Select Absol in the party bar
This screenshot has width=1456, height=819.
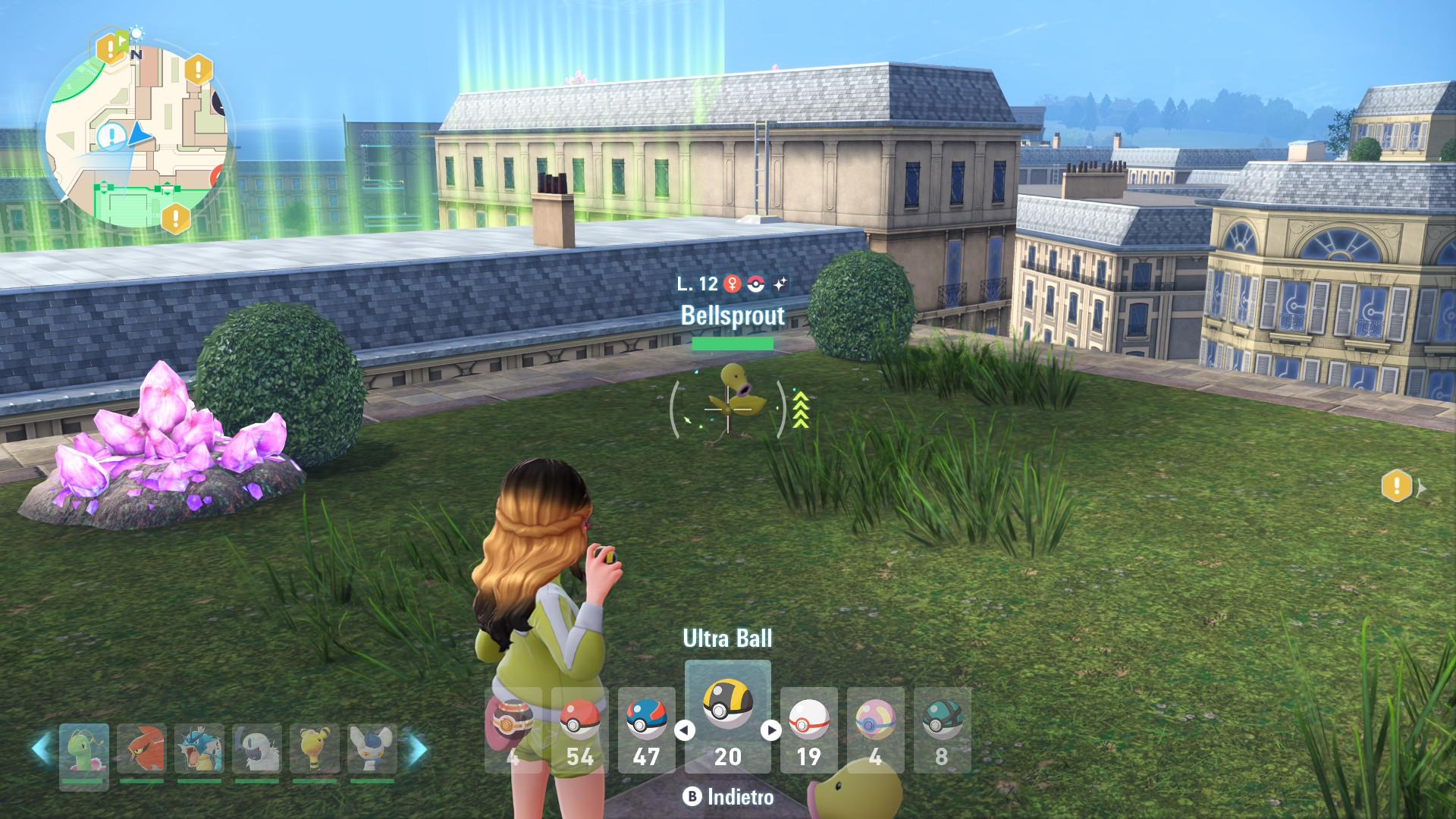[x=257, y=751]
